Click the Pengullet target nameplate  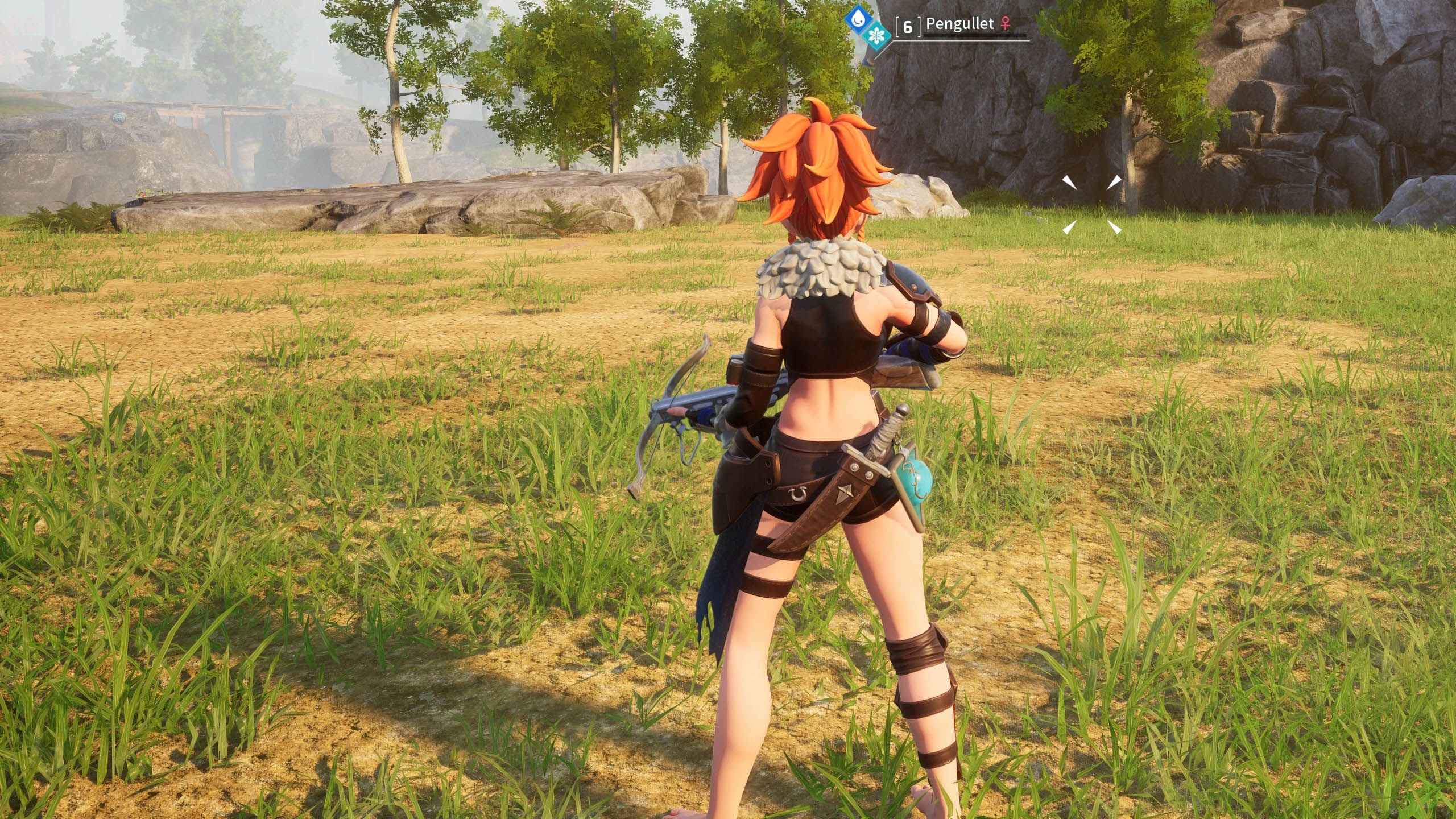pos(959,24)
